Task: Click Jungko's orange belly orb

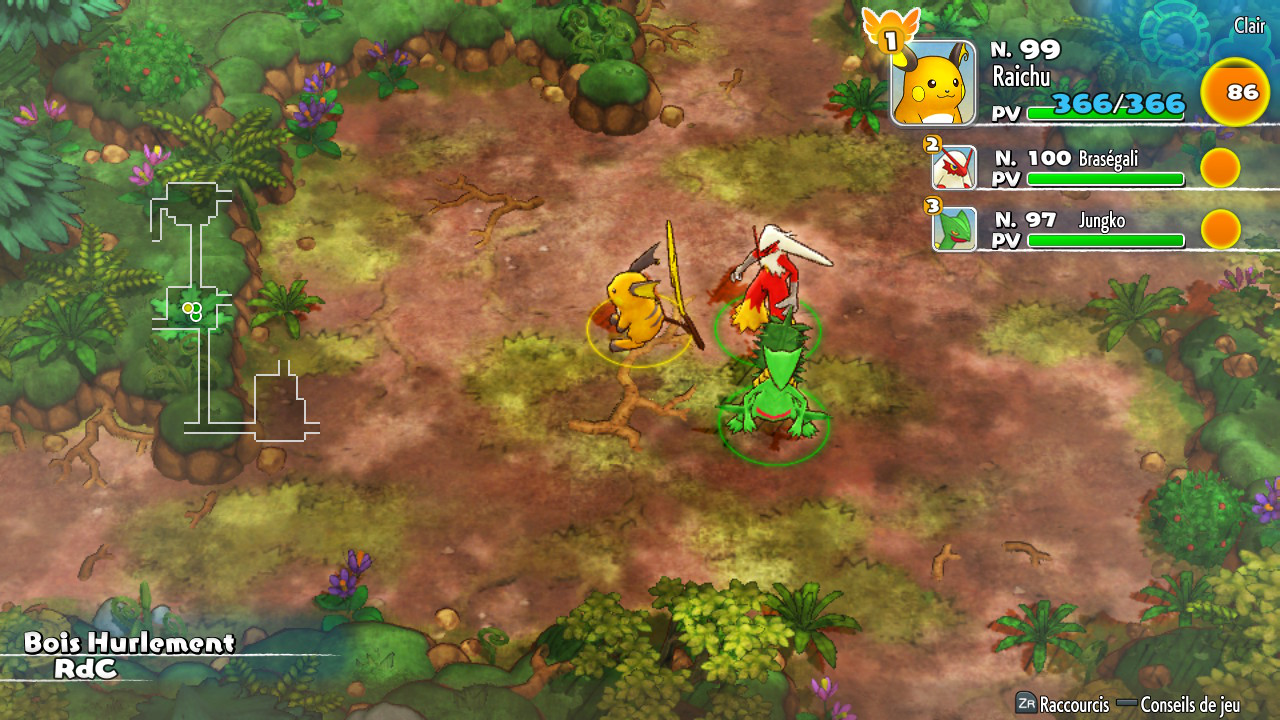Action: tap(1220, 229)
